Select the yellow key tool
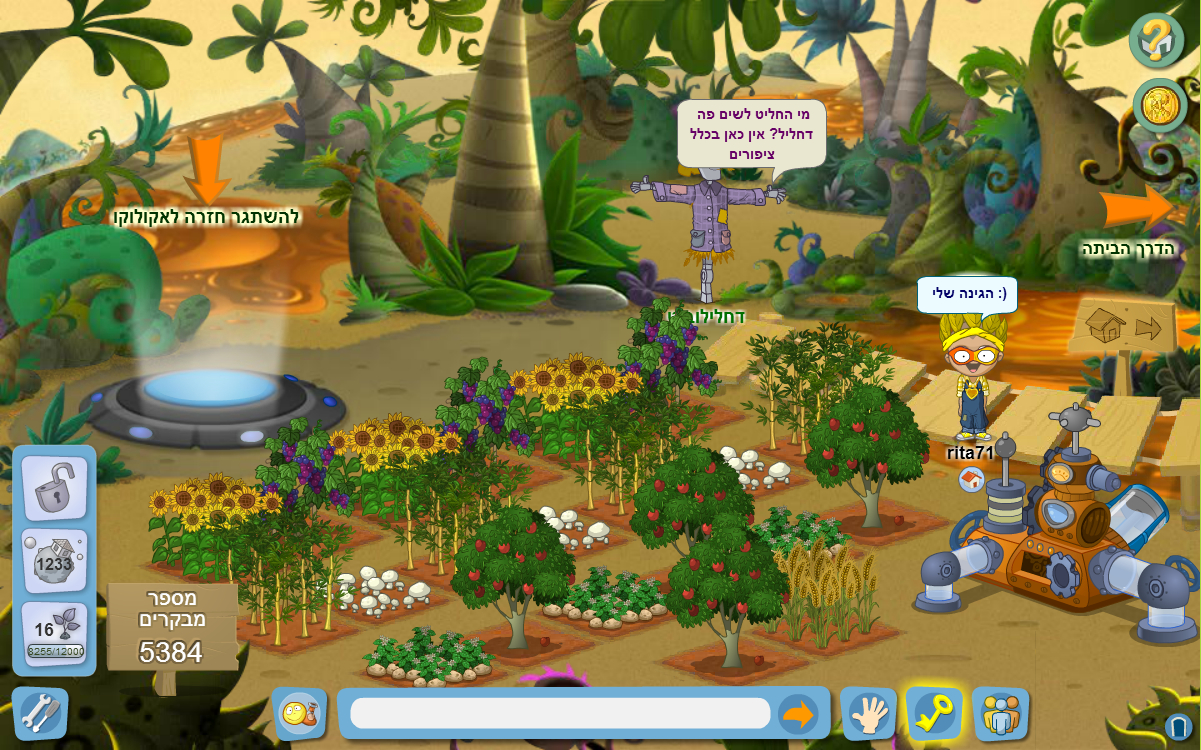This screenshot has height=750, width=1201. pyautogui.click(x=934, y=714)
